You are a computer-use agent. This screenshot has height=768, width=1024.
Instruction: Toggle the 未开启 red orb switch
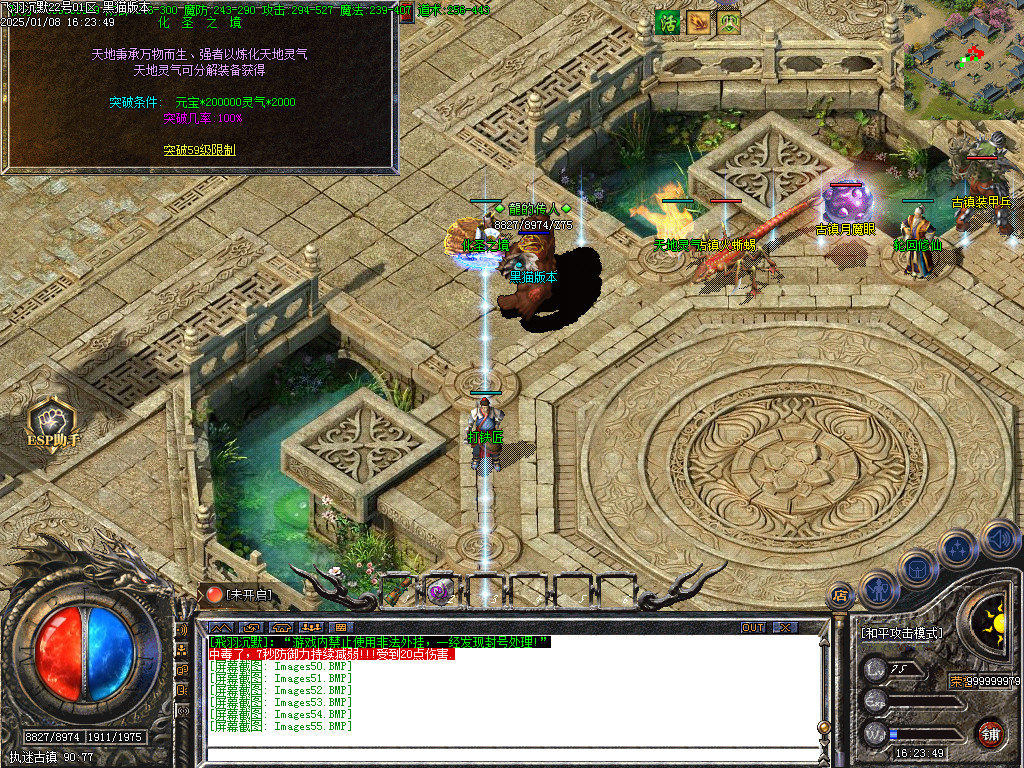215,594
